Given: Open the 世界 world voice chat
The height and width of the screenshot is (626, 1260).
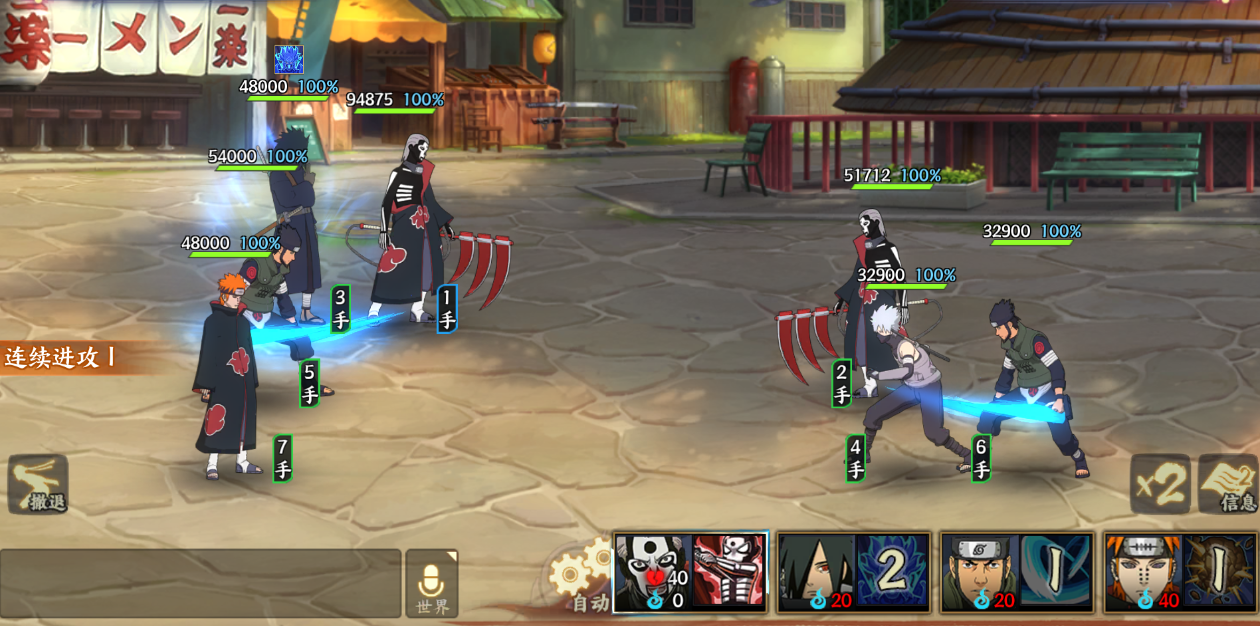Looking at the screenshot, I should point(432,583).
